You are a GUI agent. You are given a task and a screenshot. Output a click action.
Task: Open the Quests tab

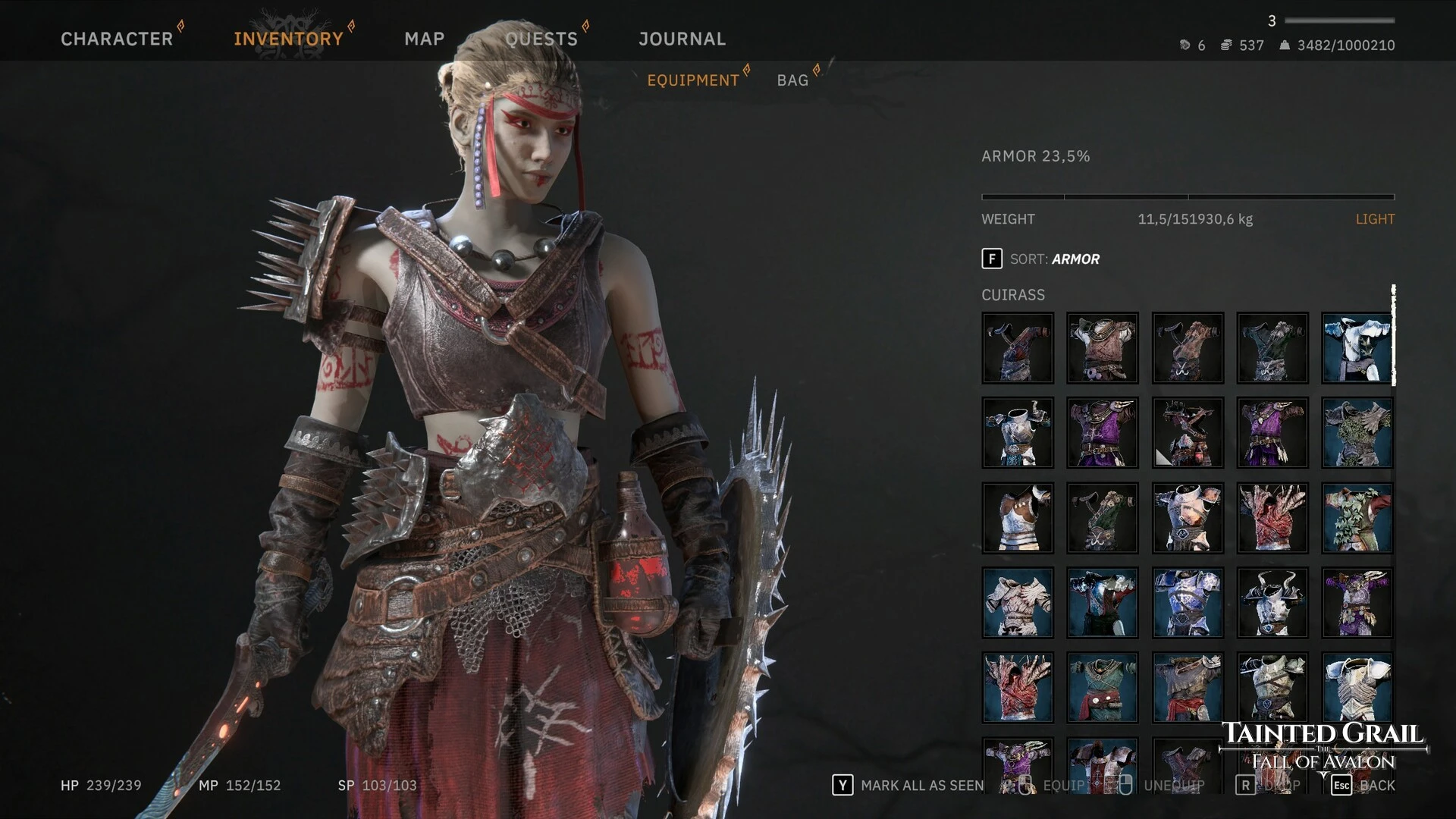tap(541, 39)
